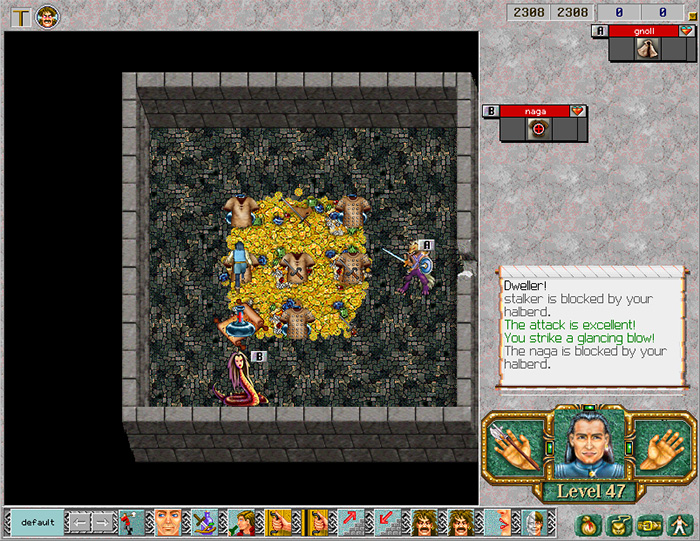Select the 'default' macro set button
700x541 pixels.
point(37,522)
